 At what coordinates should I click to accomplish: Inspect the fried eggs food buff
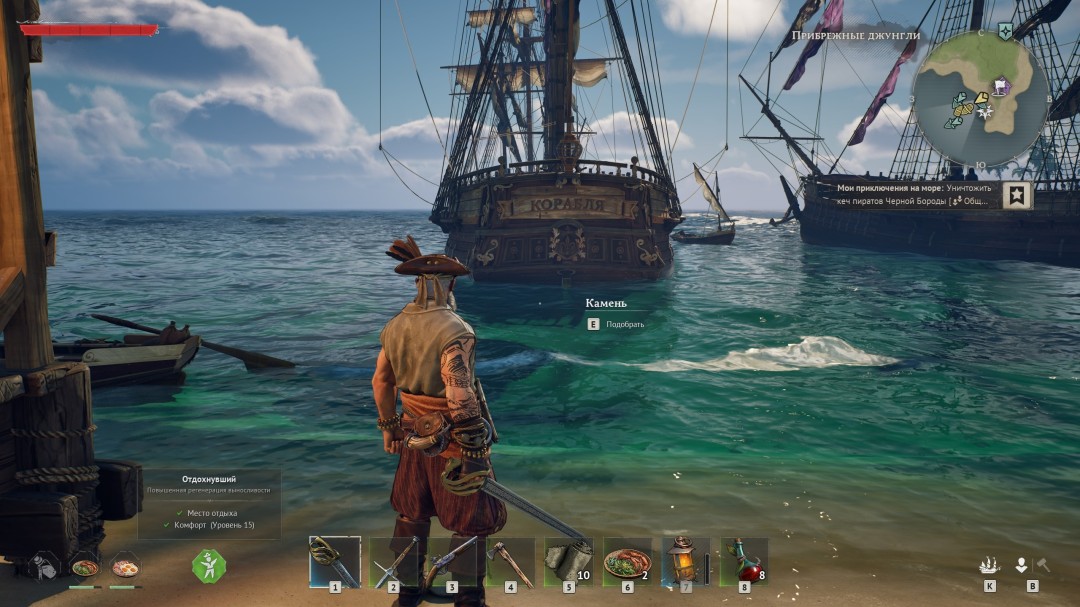125,567
